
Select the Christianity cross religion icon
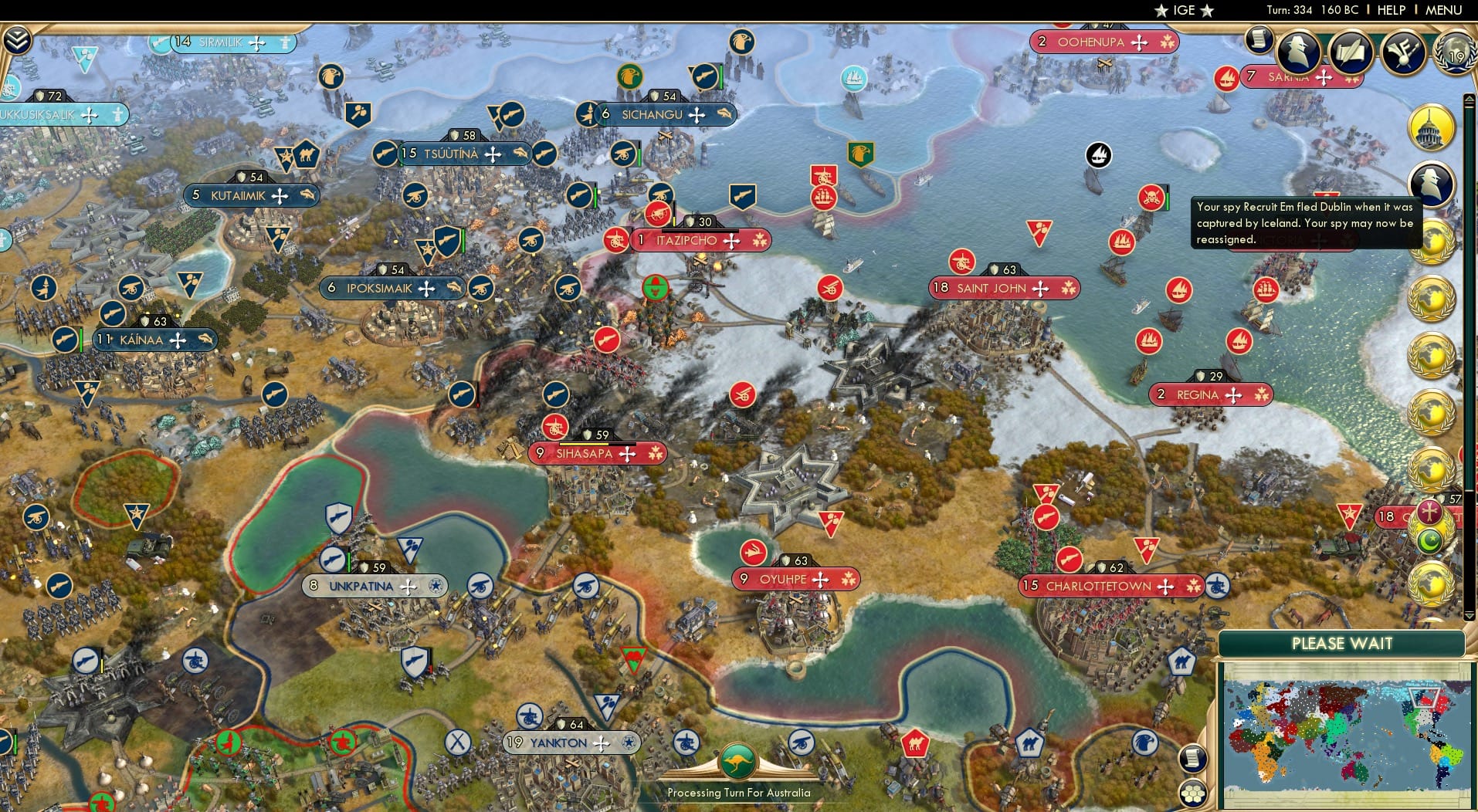pyautogui.click(x=1430, y=513)
